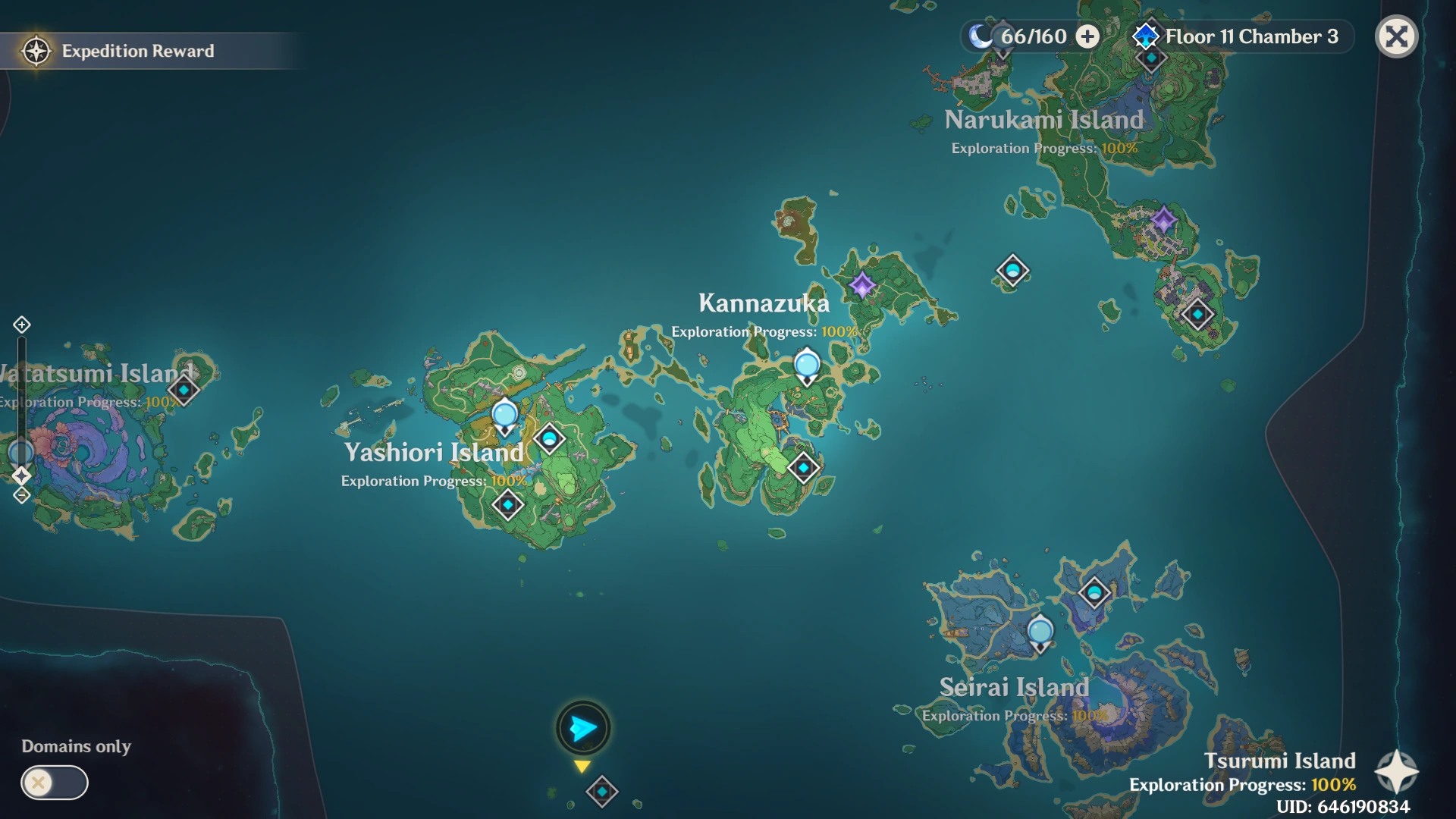The width and height of the screenshot is (1456, 819).
Task: Click the player location arrow marker
Action: click(582, 728)
